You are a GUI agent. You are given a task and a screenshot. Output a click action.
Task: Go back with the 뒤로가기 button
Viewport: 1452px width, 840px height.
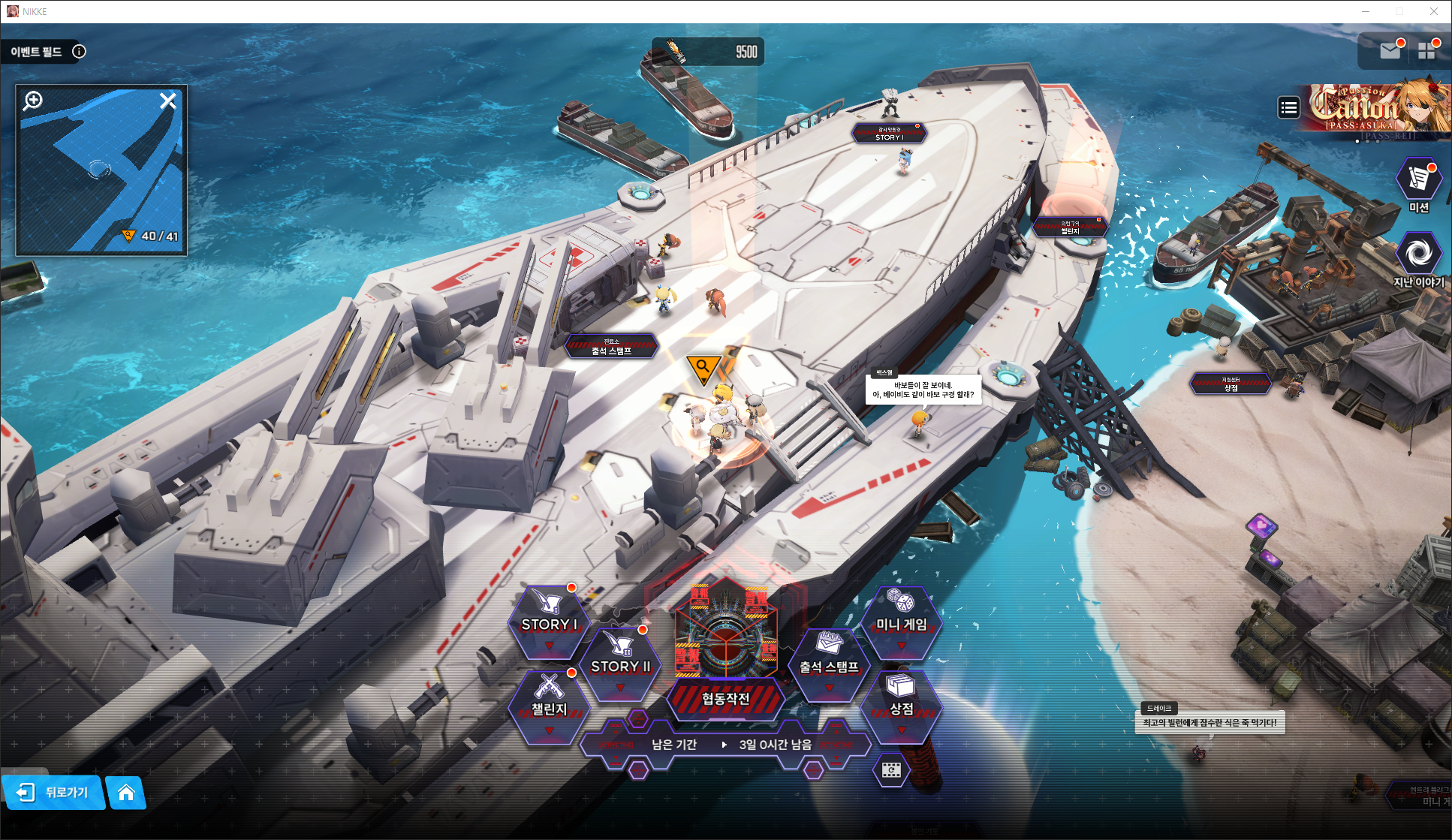pyautogui.click(x=54, y=792)
